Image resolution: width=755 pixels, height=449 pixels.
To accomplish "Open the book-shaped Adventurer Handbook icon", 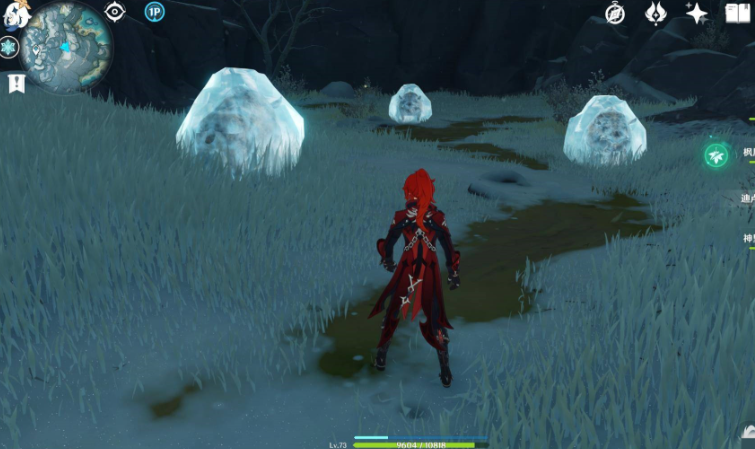I will click(x=737, y=13).
